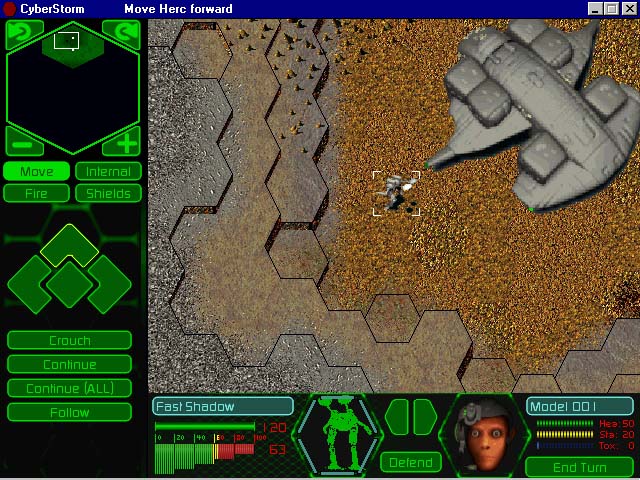Select the Fire mode tab

coord(37,193)
